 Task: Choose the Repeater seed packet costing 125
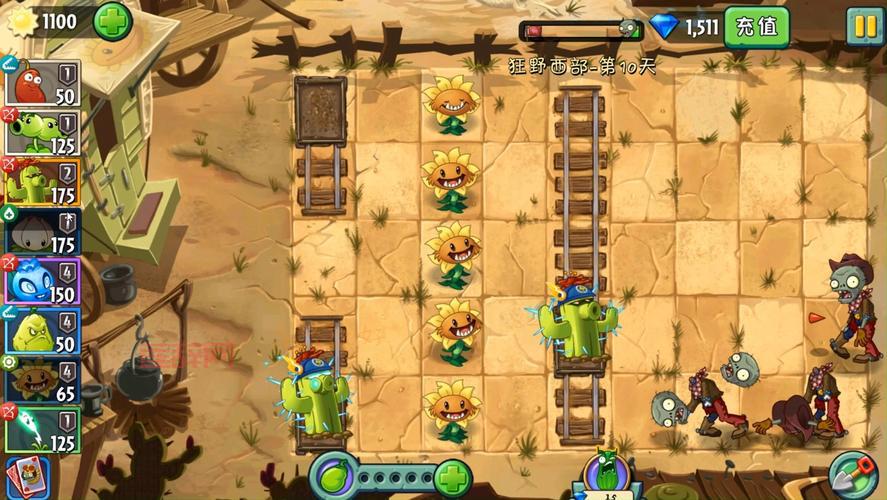tap(42, 133)
